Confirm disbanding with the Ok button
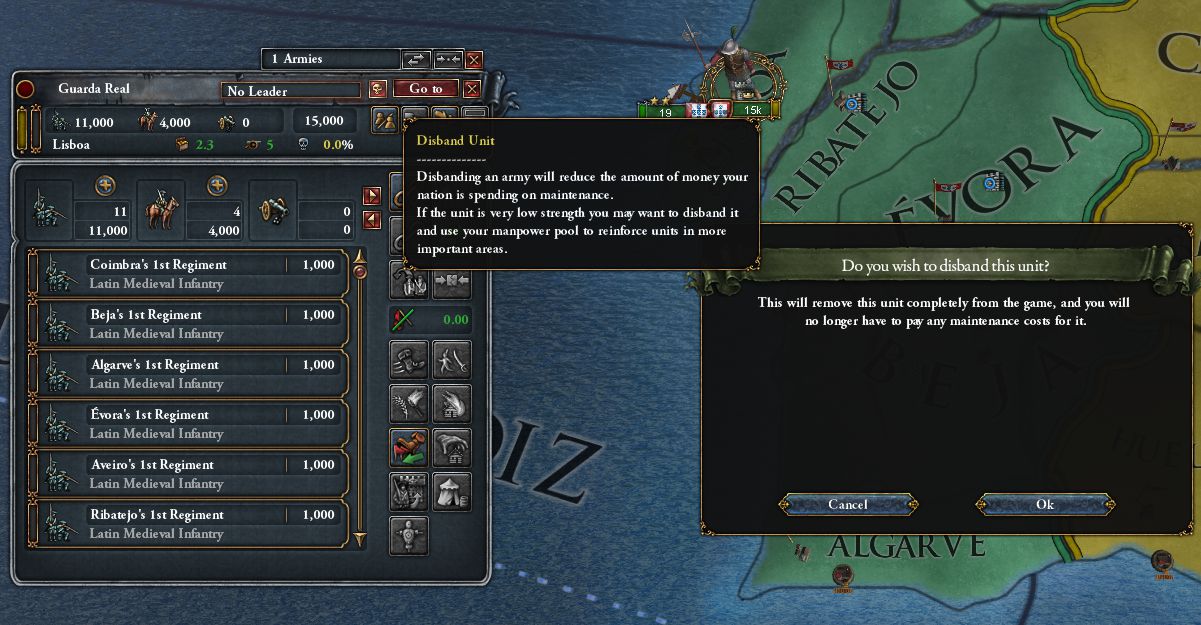The width and height of the screenshot is (1201, 625). point(1045,505)
